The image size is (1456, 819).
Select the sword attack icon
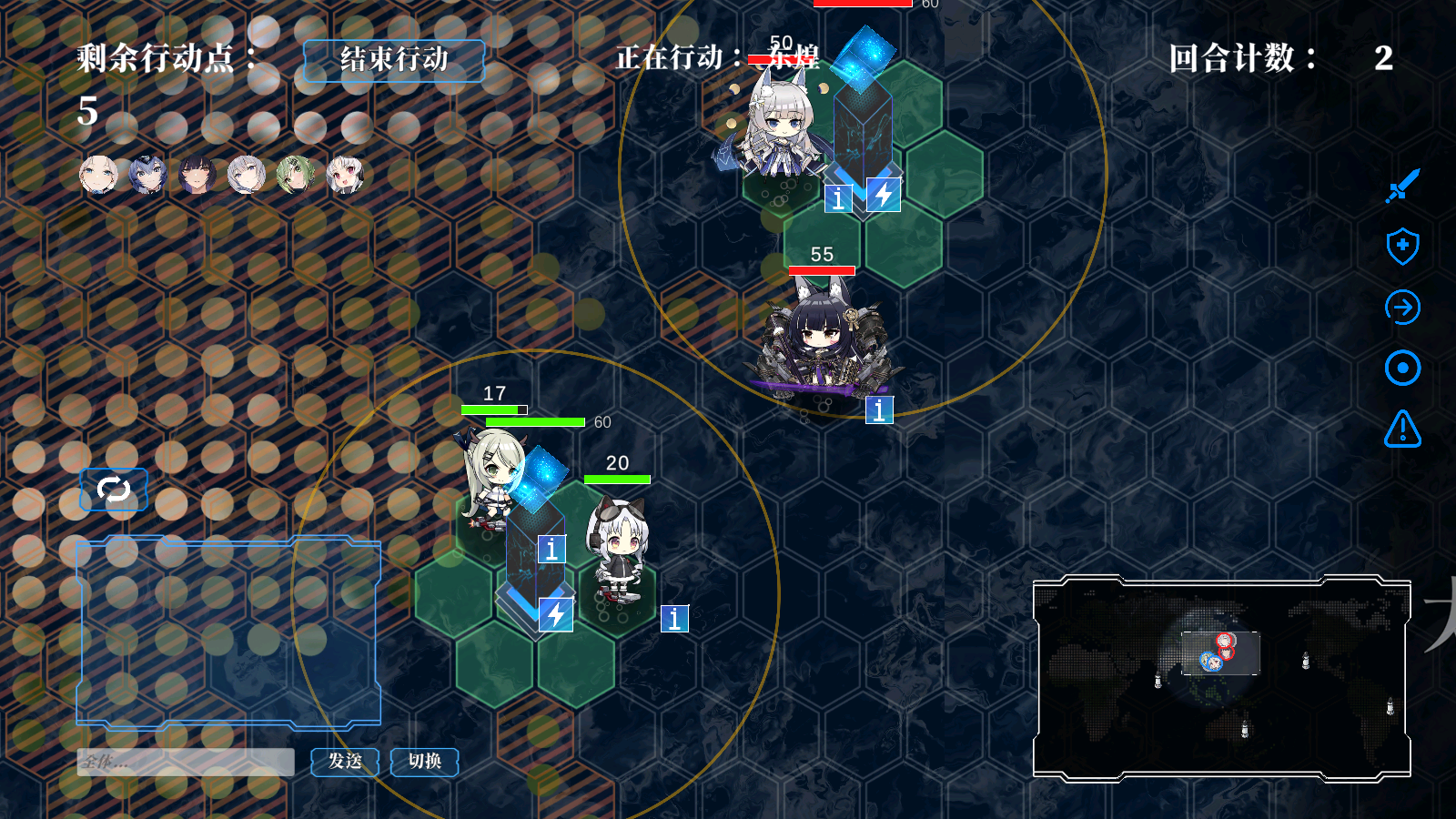pyautogui.click(x=1402, y=186)
